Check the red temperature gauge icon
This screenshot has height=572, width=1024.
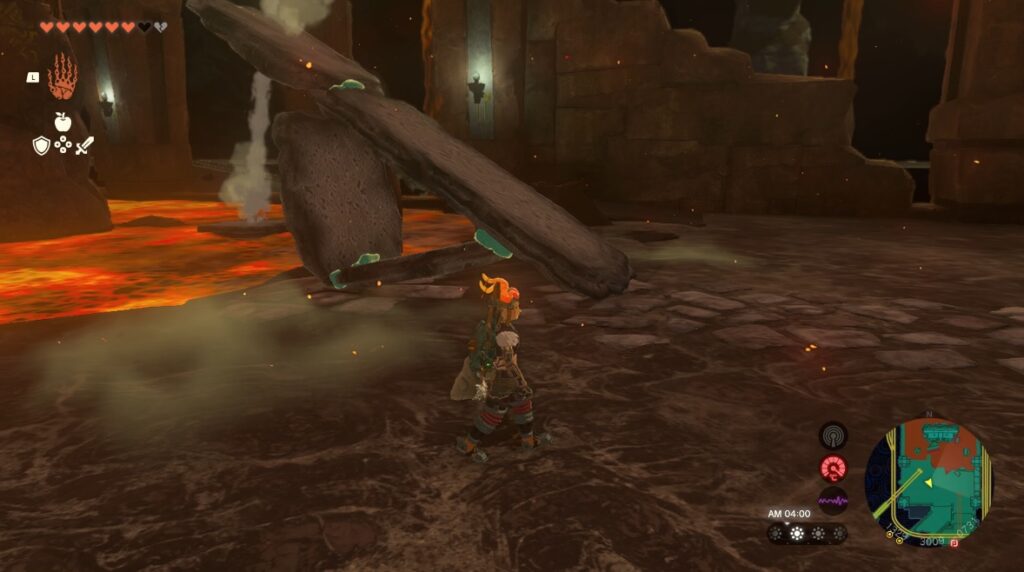point(833,467)
